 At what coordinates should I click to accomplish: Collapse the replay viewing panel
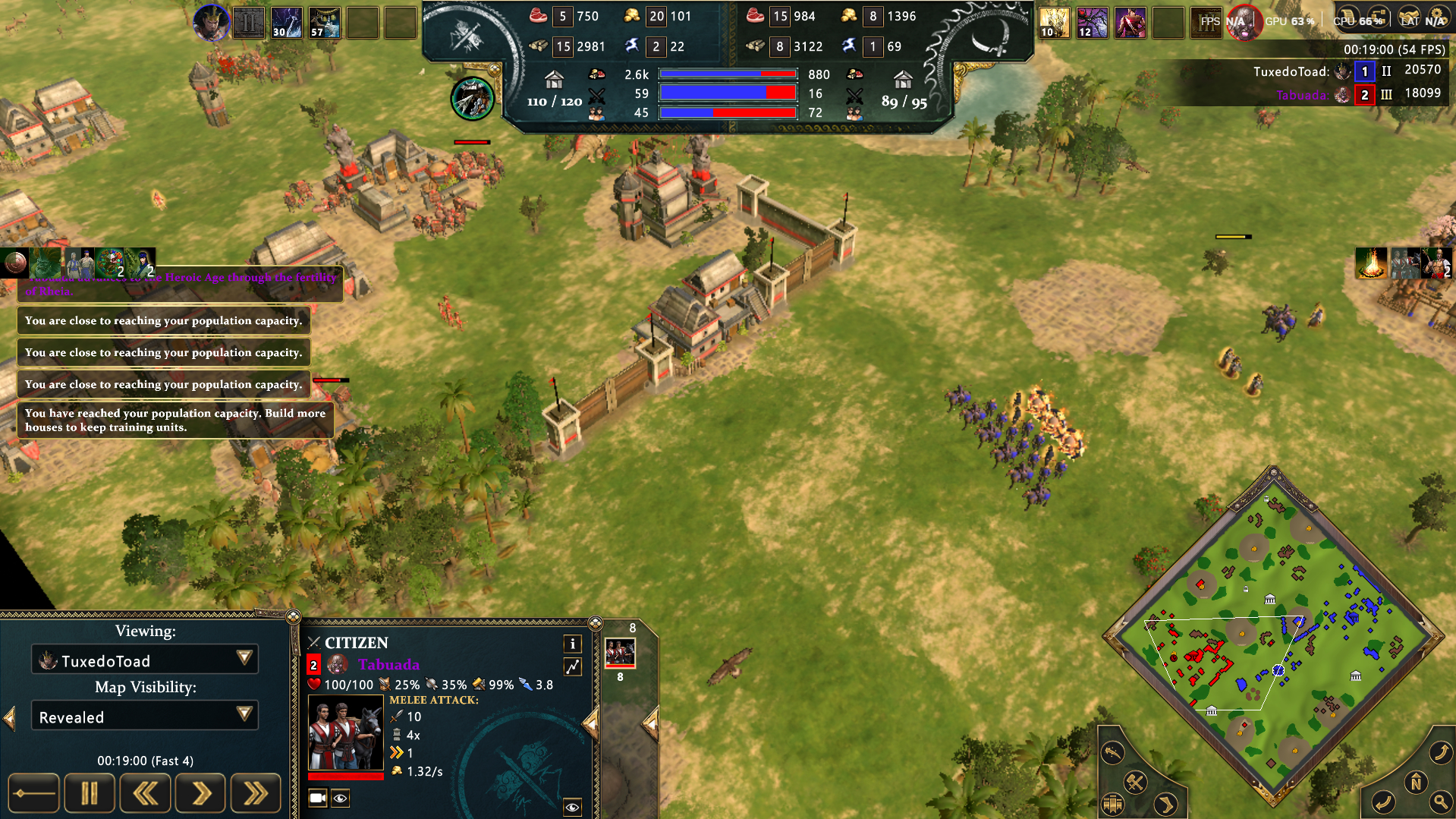pyautogui.click(x=9, y=717)
